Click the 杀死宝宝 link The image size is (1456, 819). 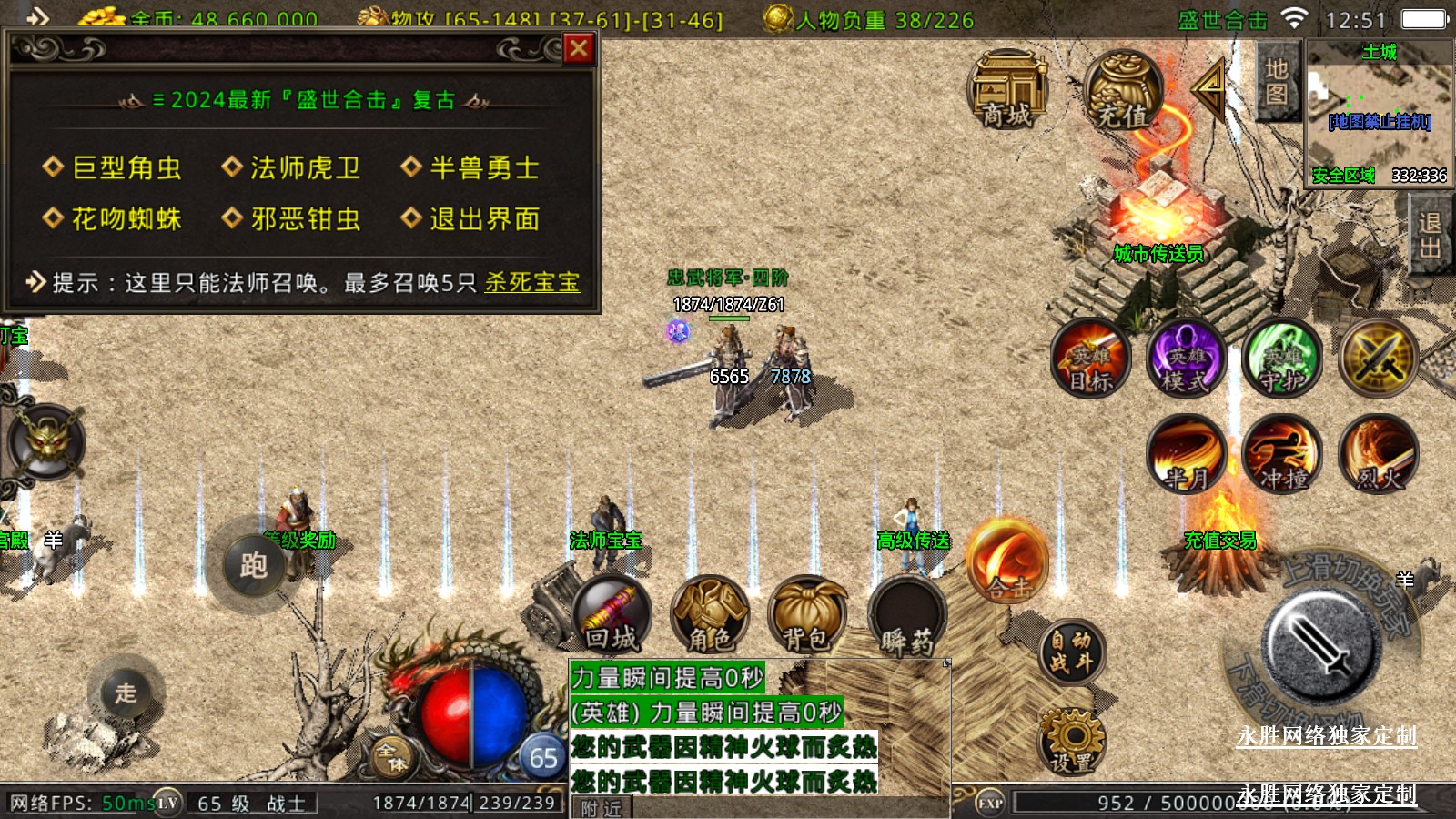click(531, 283)
